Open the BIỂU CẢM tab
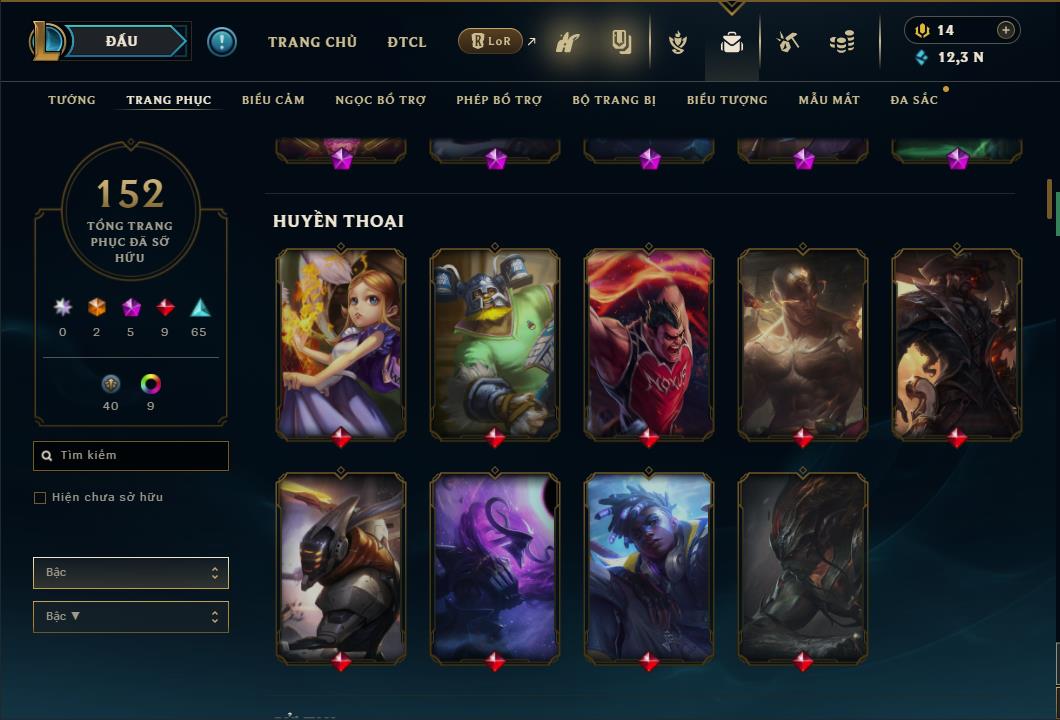This screenshot has width=1060, height=720. coord(273,100)
